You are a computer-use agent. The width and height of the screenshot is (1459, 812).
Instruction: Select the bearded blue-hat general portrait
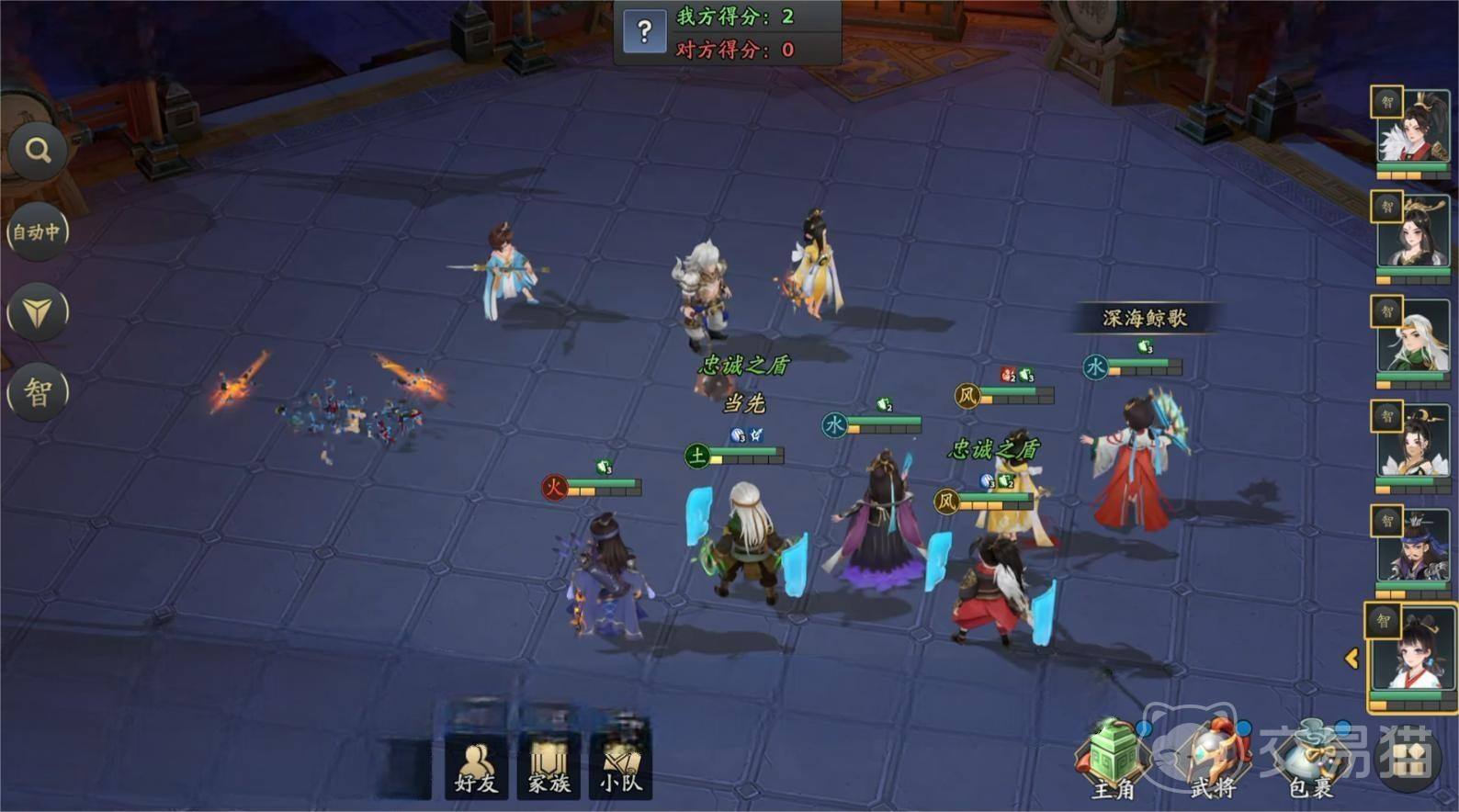pos(1412,547)
